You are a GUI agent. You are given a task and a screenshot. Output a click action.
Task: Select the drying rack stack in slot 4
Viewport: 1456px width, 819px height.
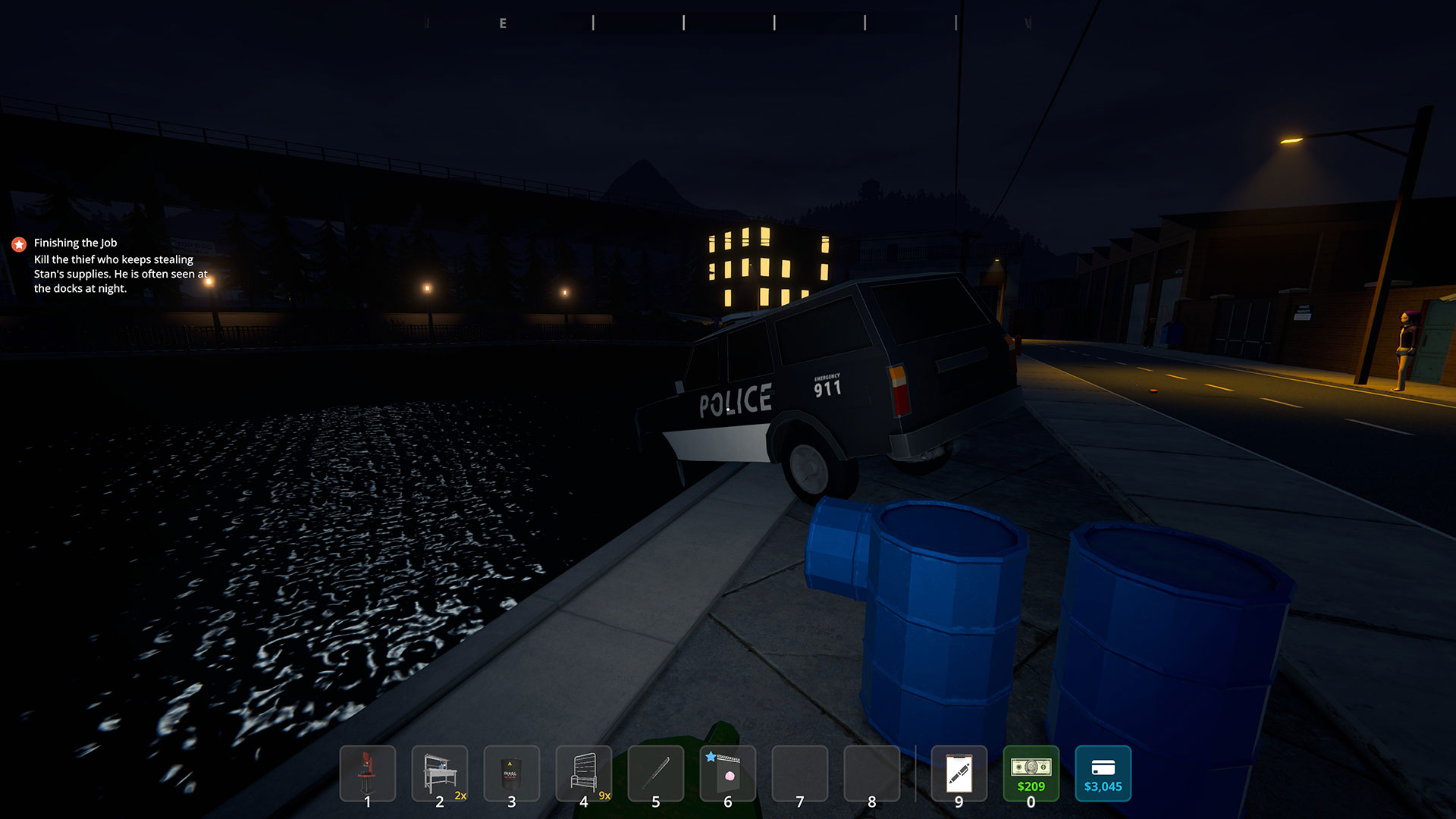[583, 773]
